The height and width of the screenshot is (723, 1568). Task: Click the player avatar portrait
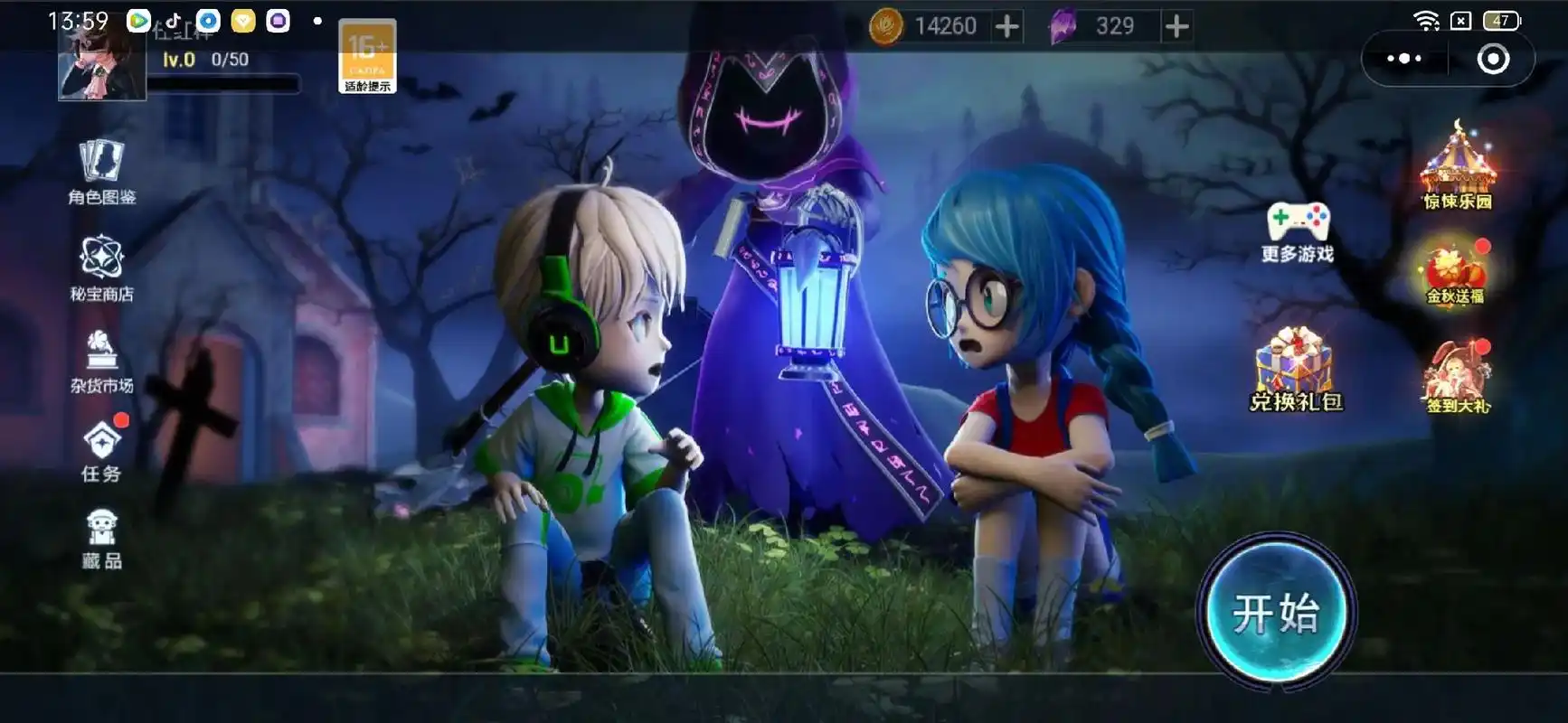(101, 65)
